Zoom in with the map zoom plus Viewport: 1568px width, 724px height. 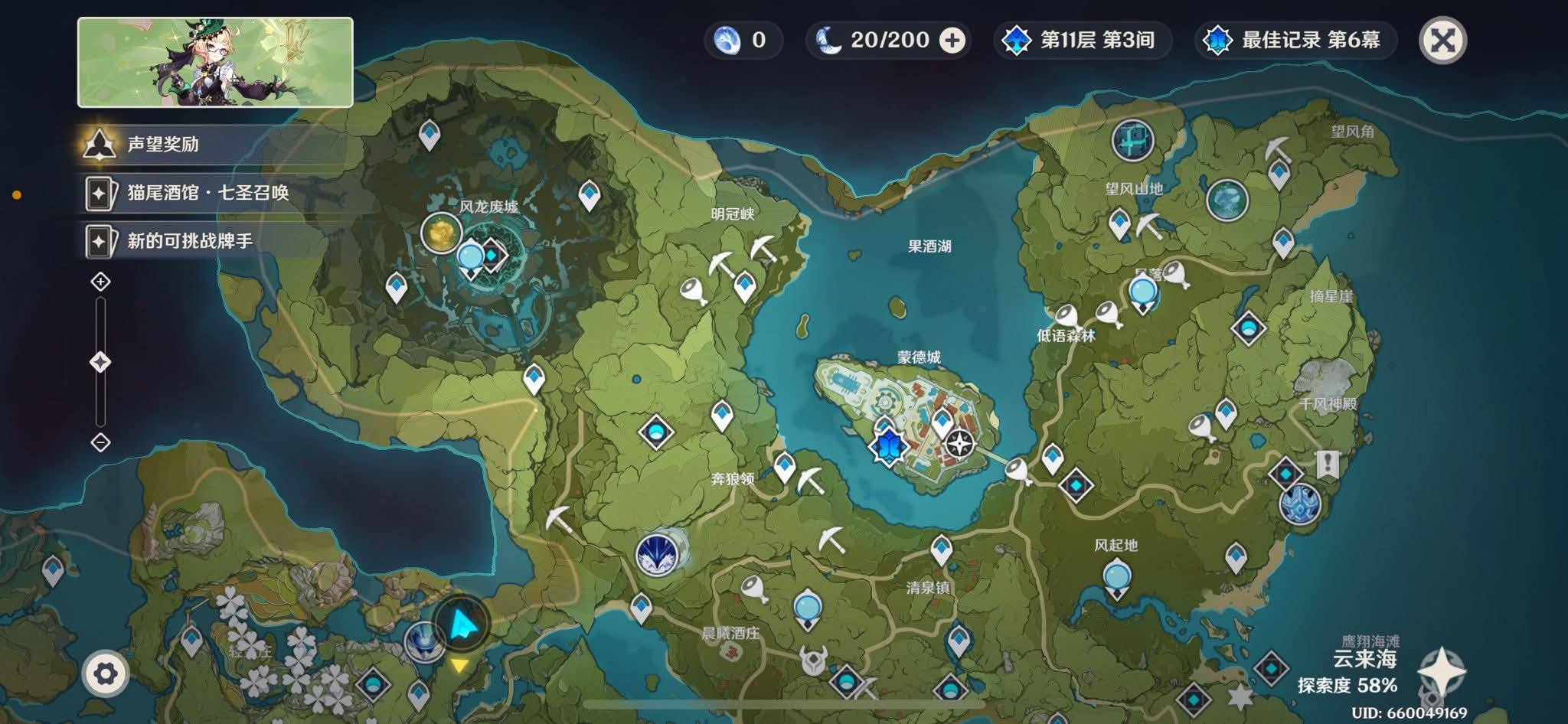100,282
